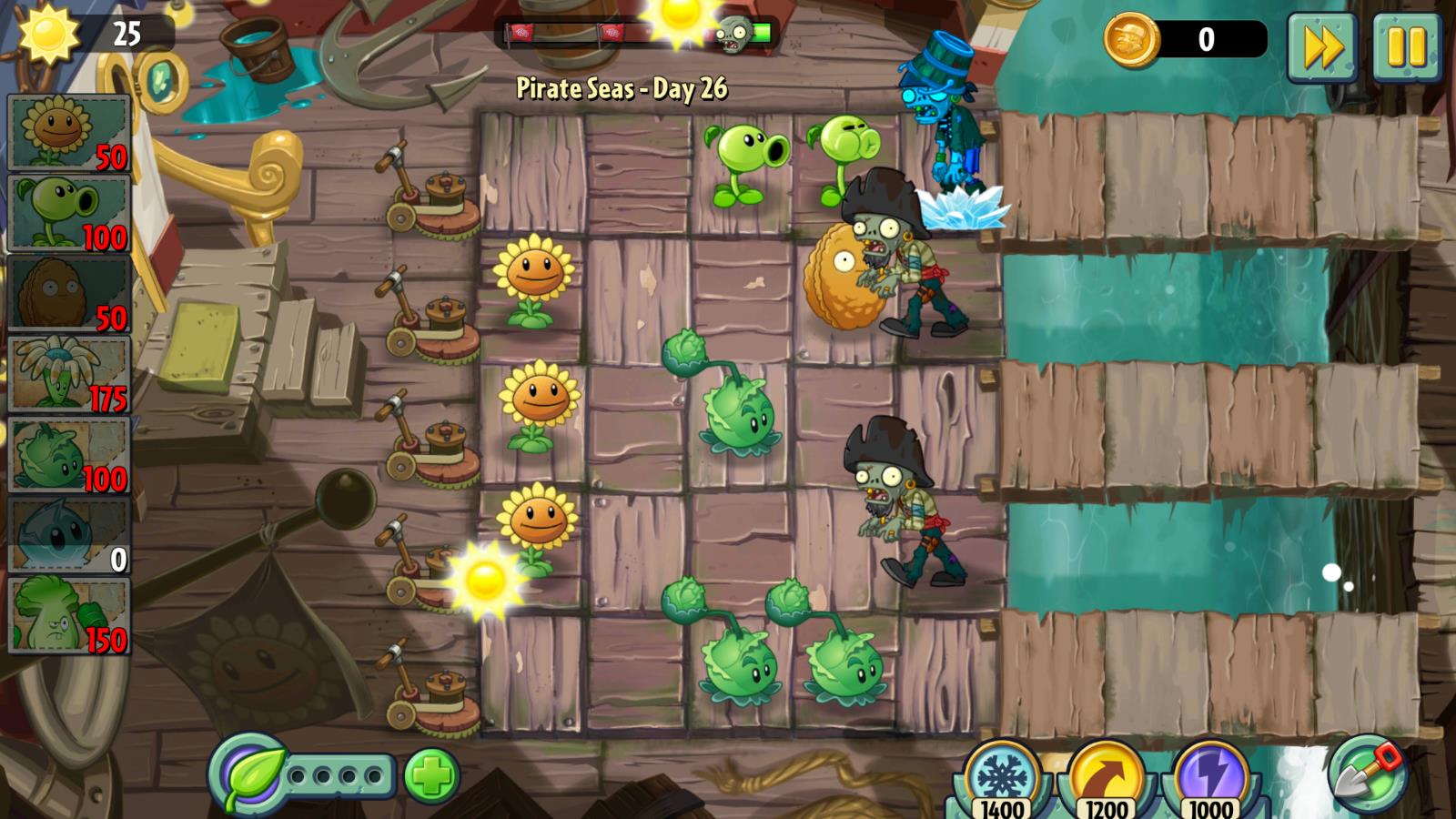Buy more Plant Food with green plus
The height and width of the screenshot is (819, 1456).
tap(431, 776)
